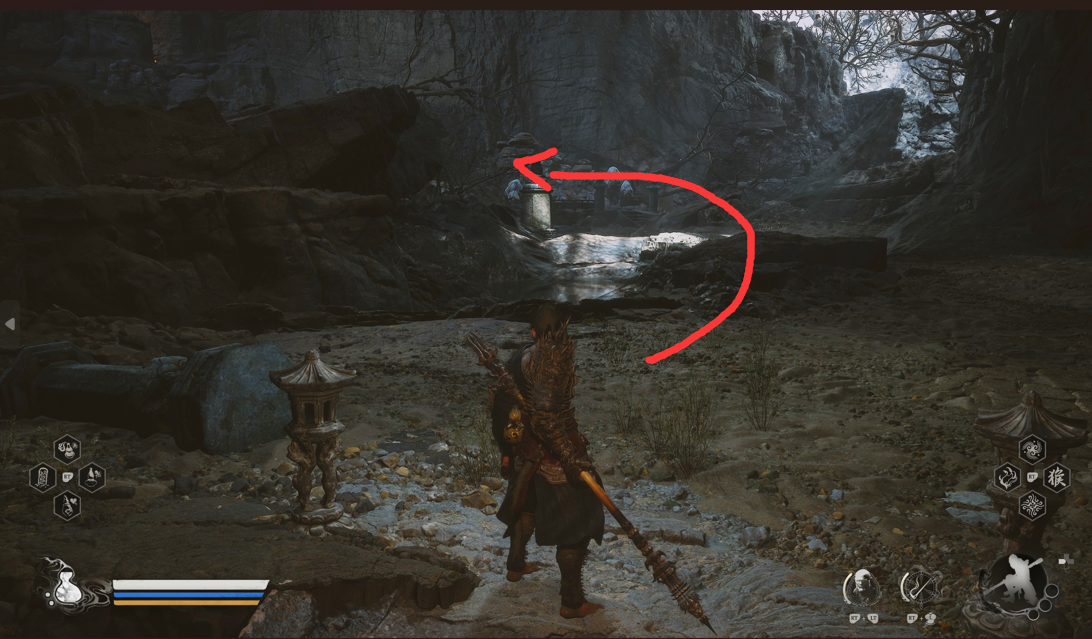
Task: Use the flask with leaf item slot
Action: (92, 477)
